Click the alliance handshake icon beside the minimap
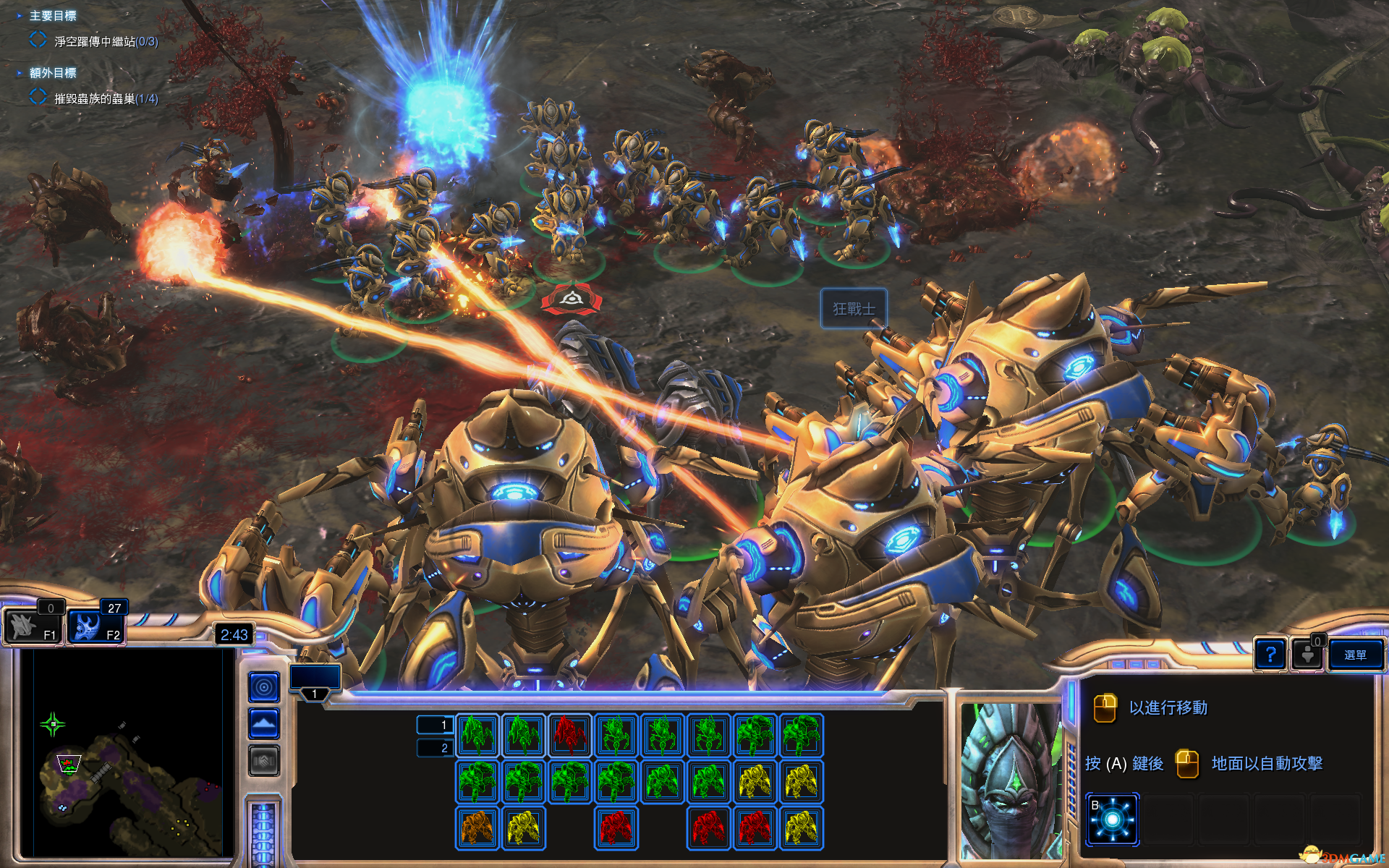The width and height of the screenshot is (1389, 868). coord(263,760)
